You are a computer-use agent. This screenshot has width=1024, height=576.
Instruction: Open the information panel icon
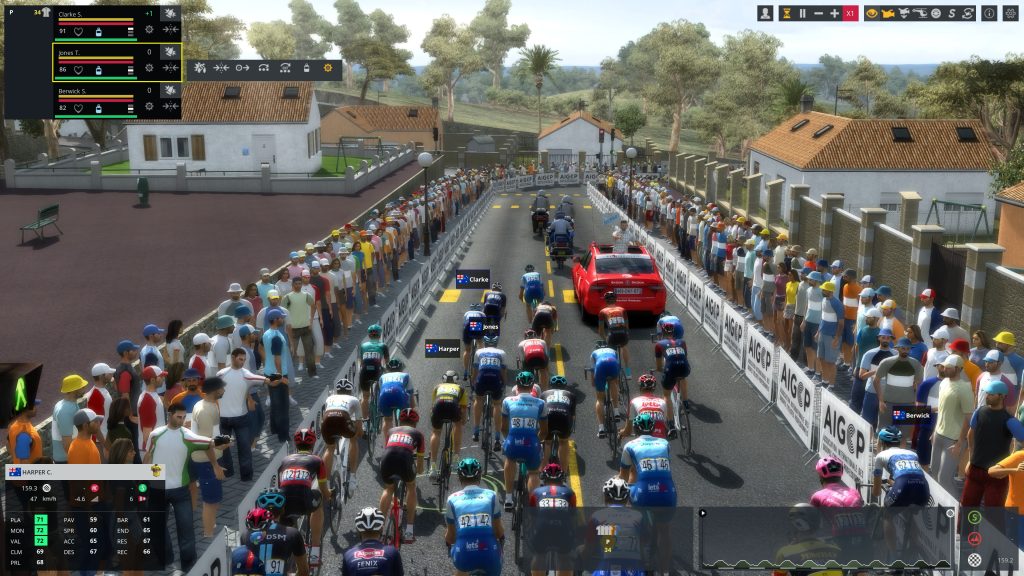tap(988, 13)
